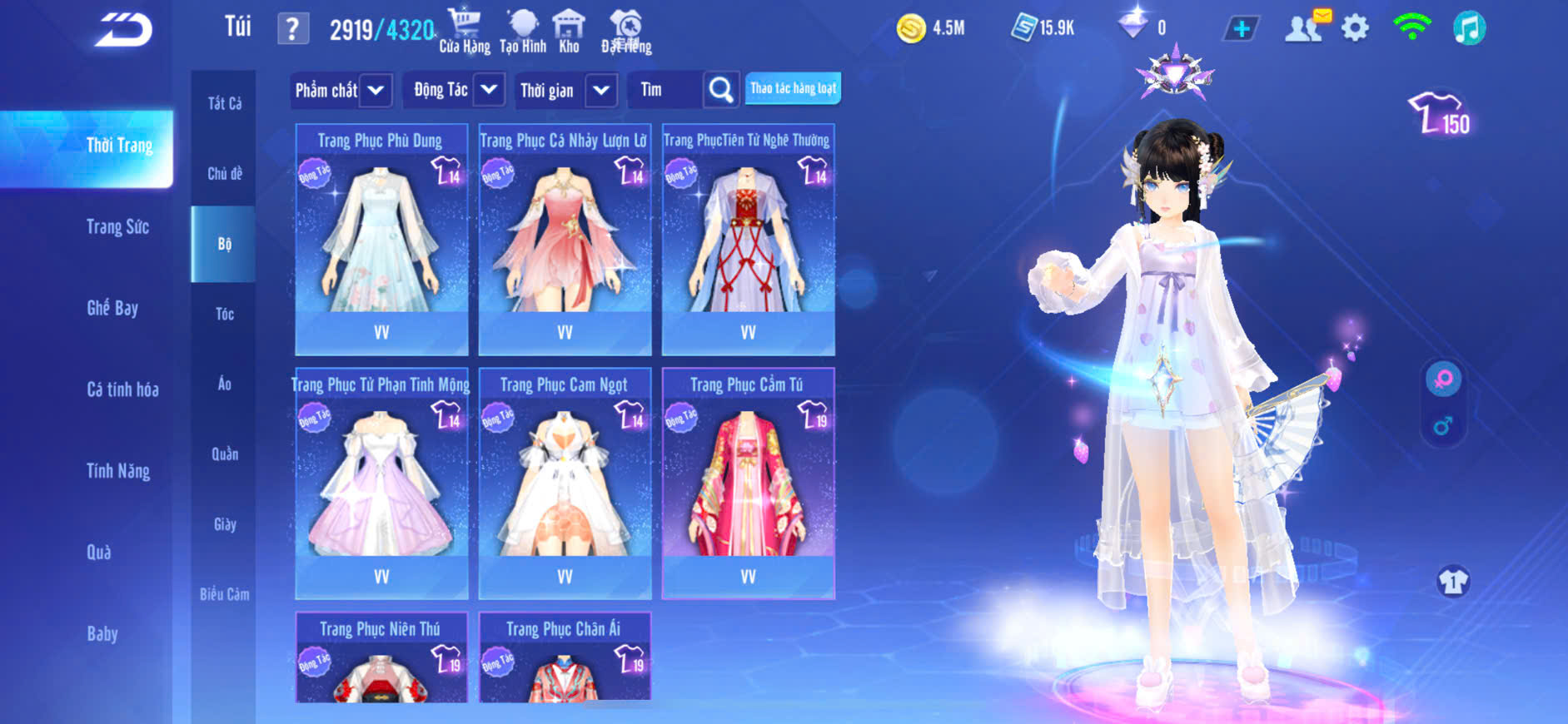Toggle the music note icon
The image size is (1568, 724).
[x=1469, y=28]
